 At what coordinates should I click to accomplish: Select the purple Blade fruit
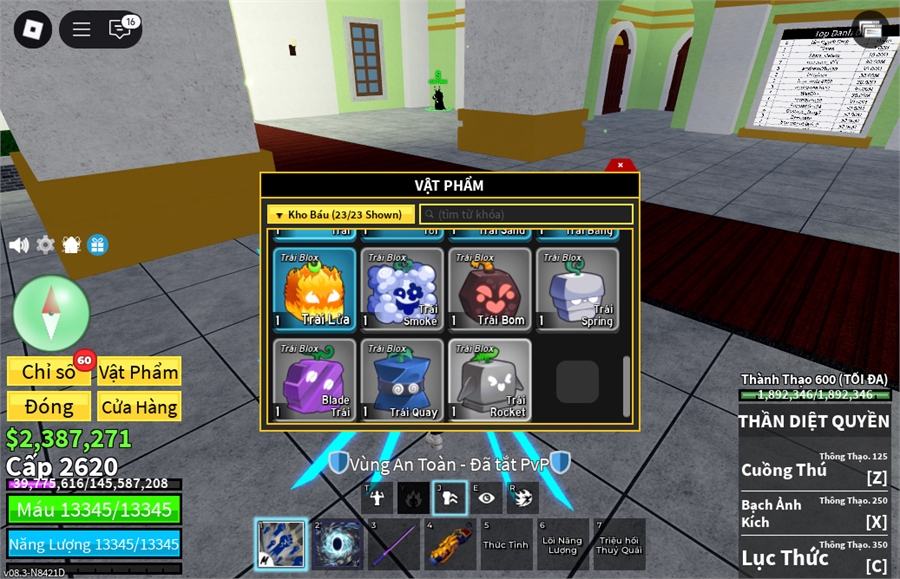click(x=314, y=380)
